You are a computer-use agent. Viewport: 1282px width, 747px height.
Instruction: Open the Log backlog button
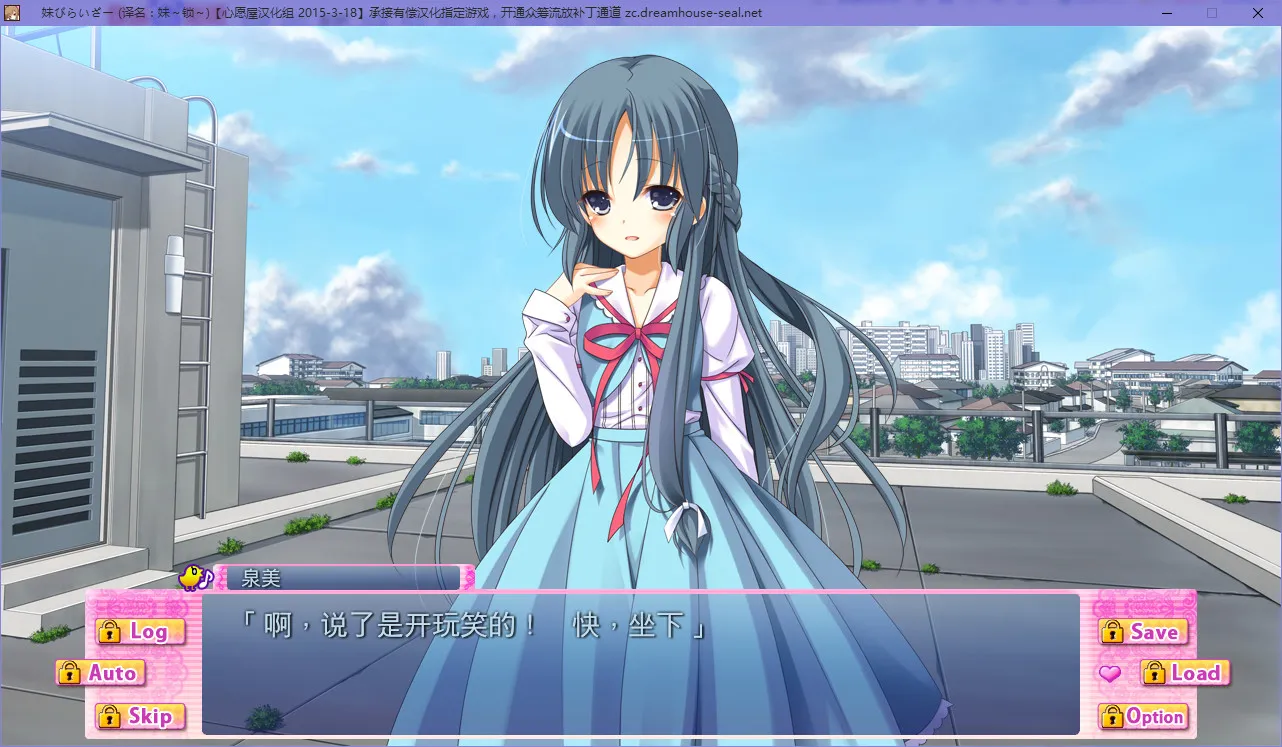click(x=141, y=632)
